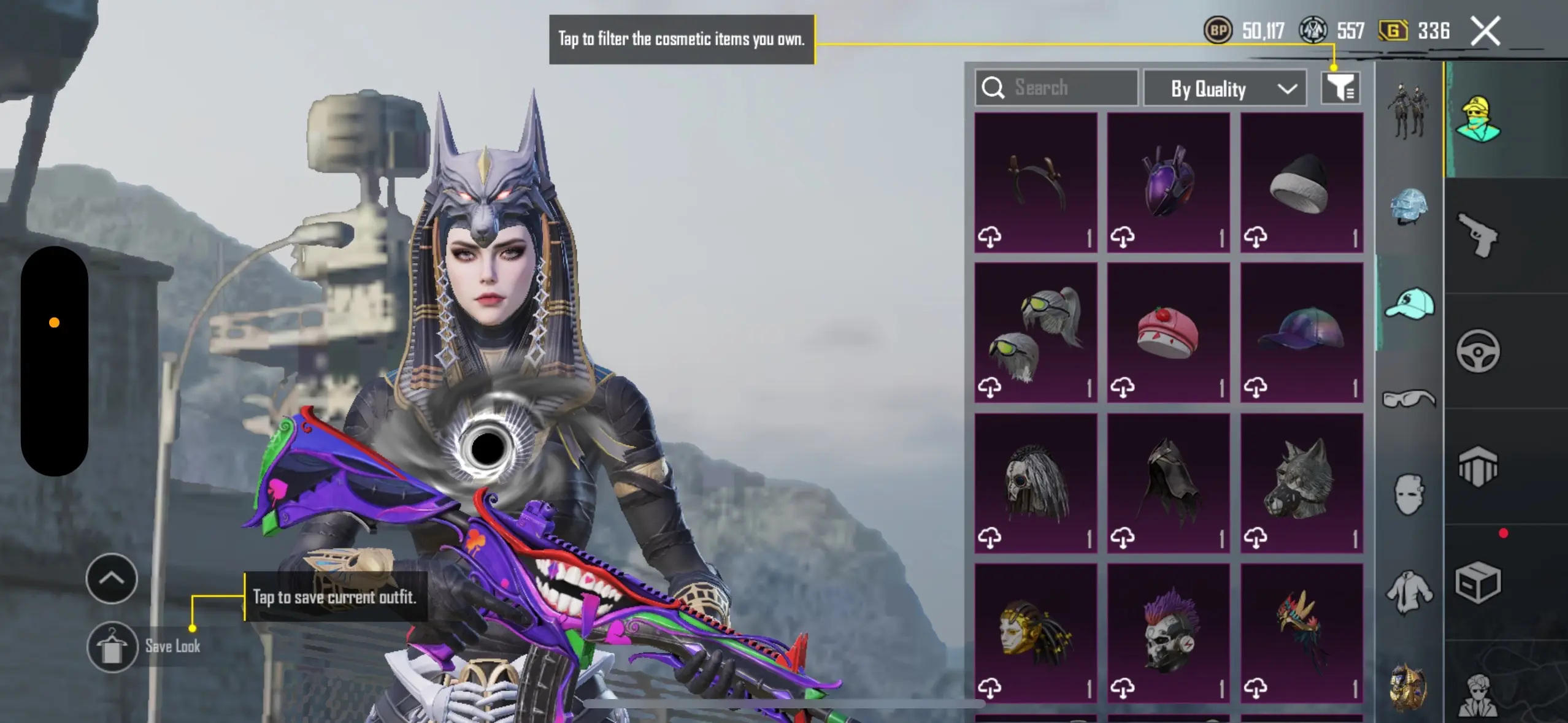Select the iridescent purple baseball cap
This screenshot has height=723, width=1568.
pos(1301,333)
